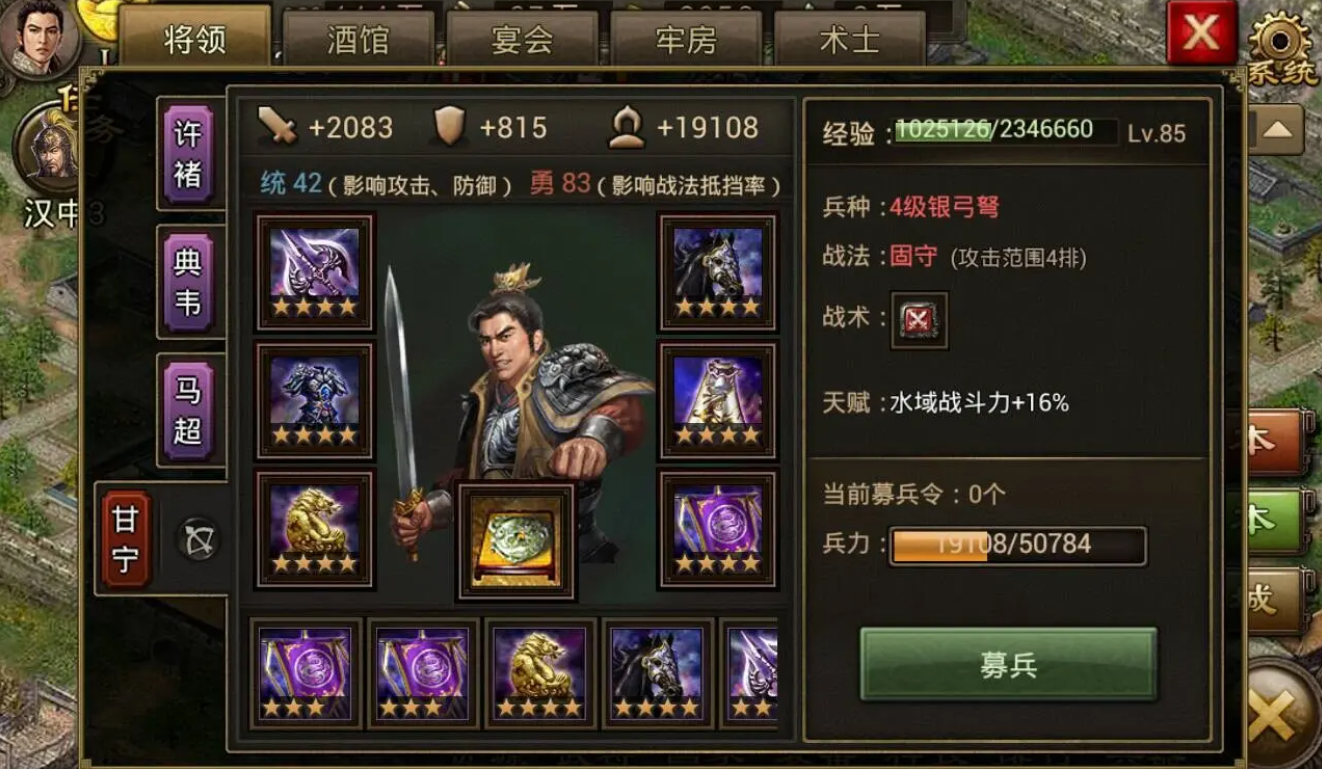
Task: Select general 许褚 from the list
Action: [190, 155]
